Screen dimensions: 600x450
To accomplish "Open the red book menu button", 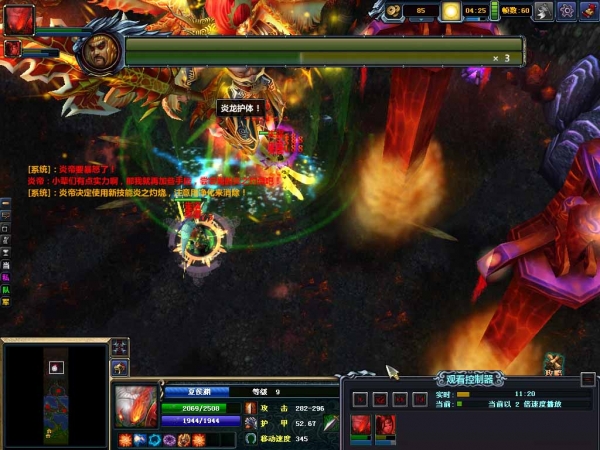I will (x=588, y=11).
